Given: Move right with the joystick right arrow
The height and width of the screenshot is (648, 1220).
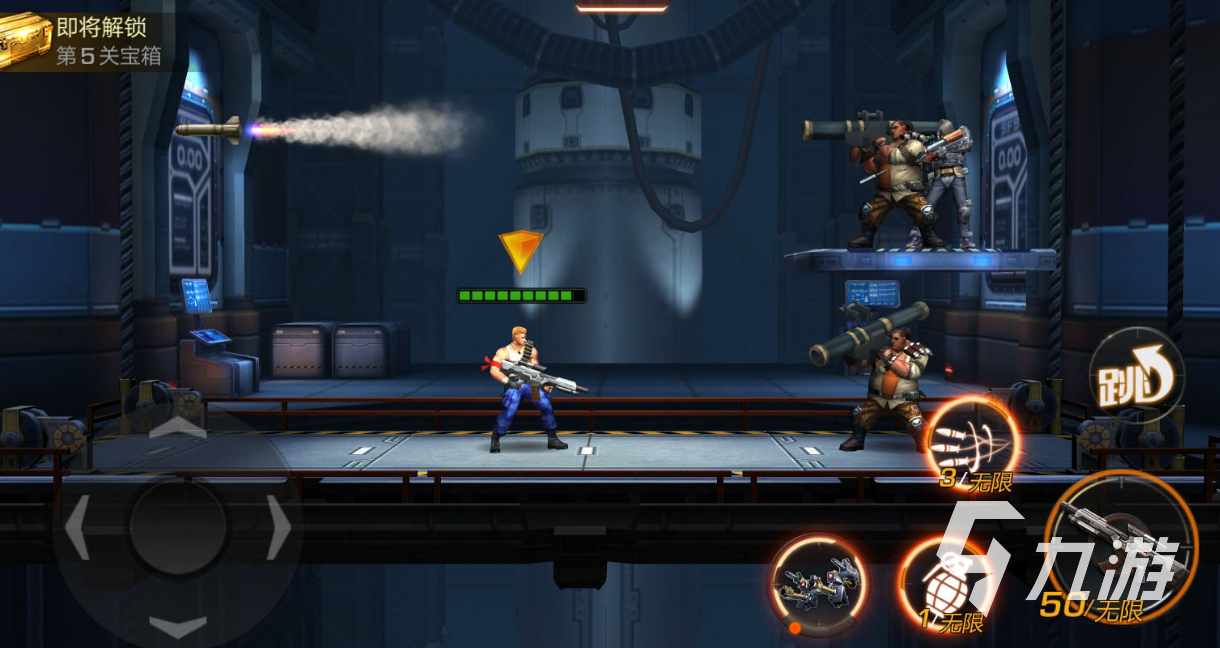Looking at the screenshot, I should [x=279, y=527].
